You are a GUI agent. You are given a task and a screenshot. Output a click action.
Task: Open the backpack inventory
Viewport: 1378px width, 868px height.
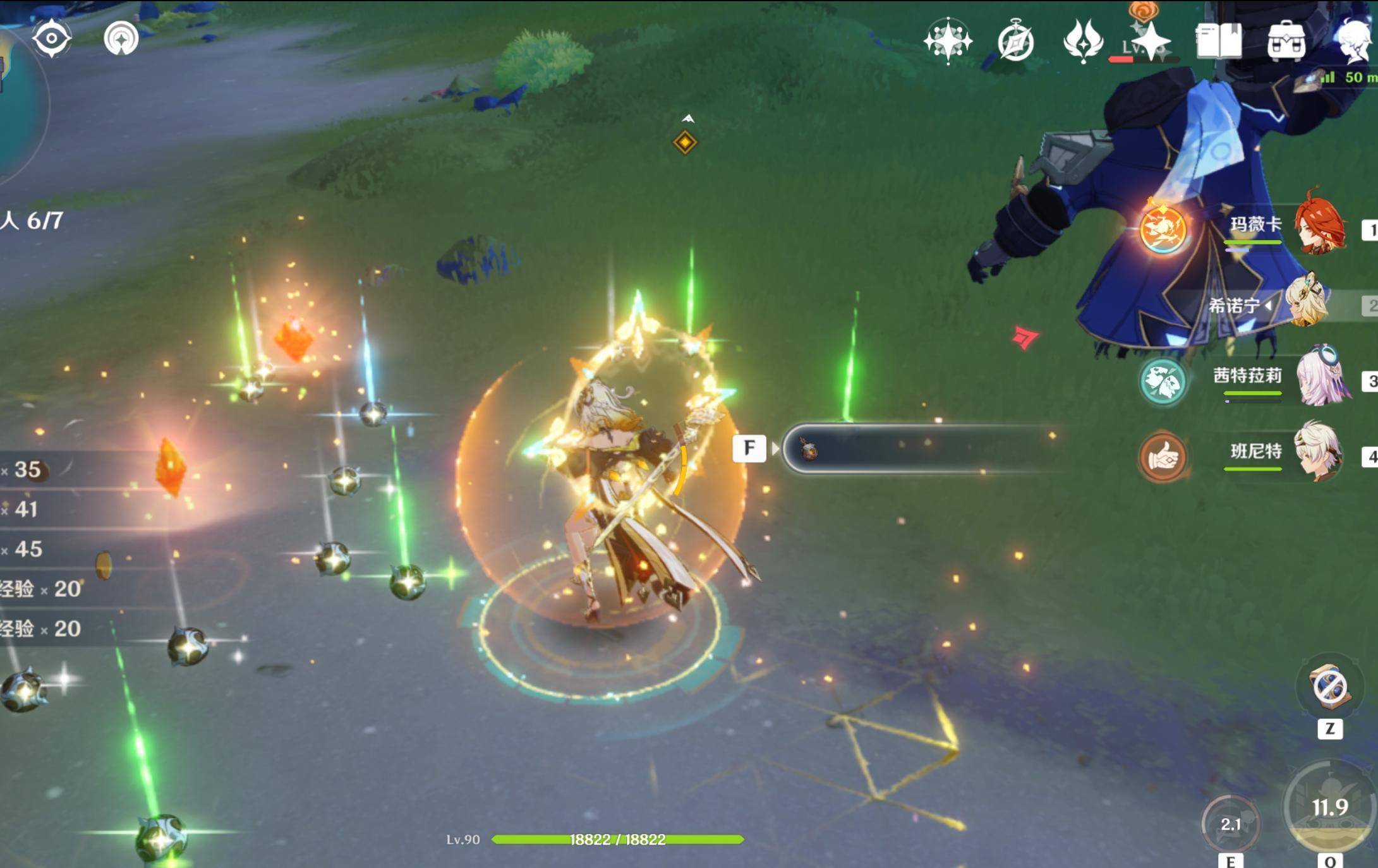(x=1286, y=42)
